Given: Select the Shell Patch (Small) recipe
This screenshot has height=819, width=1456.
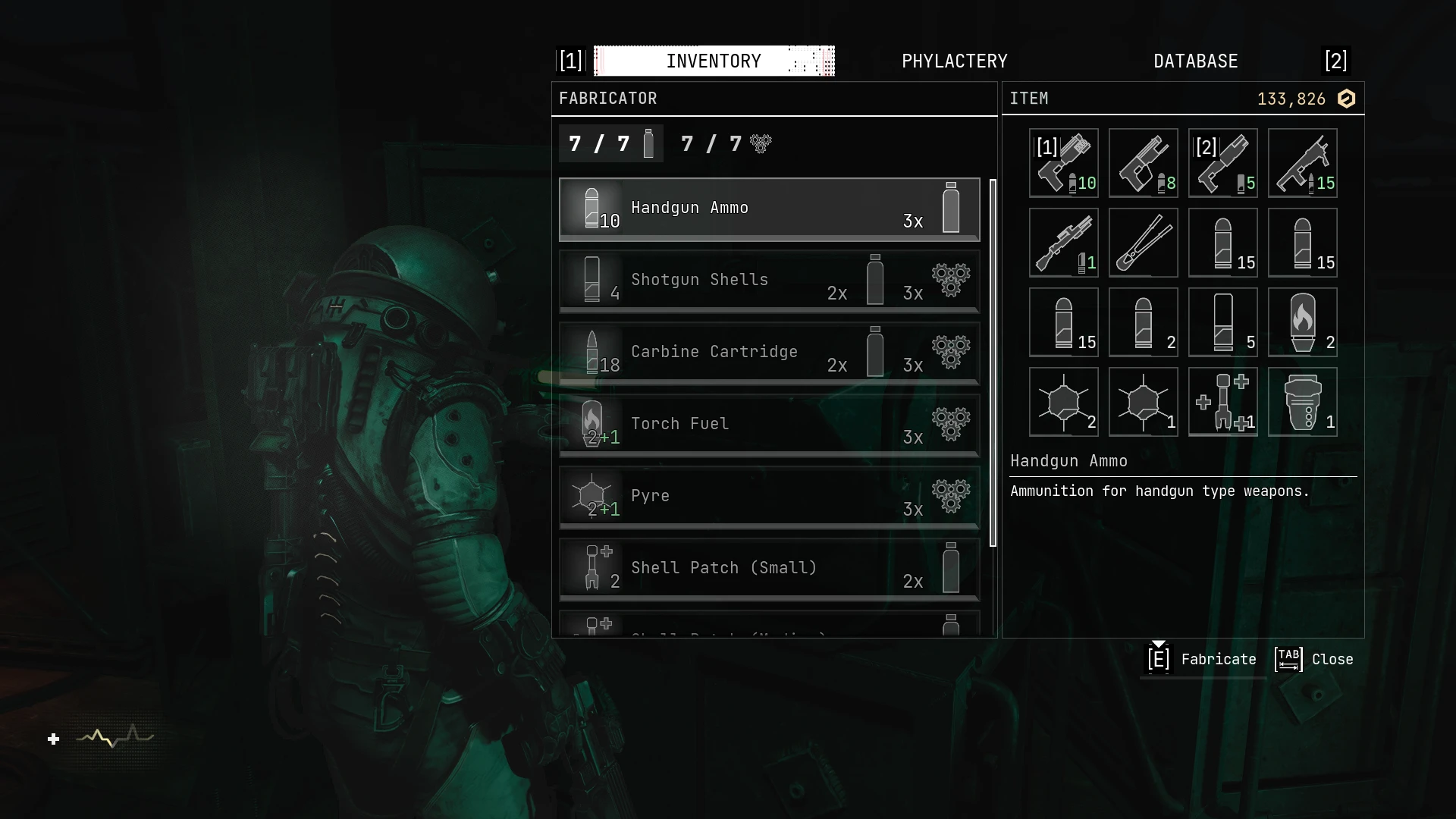Looking at the screenshot, I should (769, 569).
